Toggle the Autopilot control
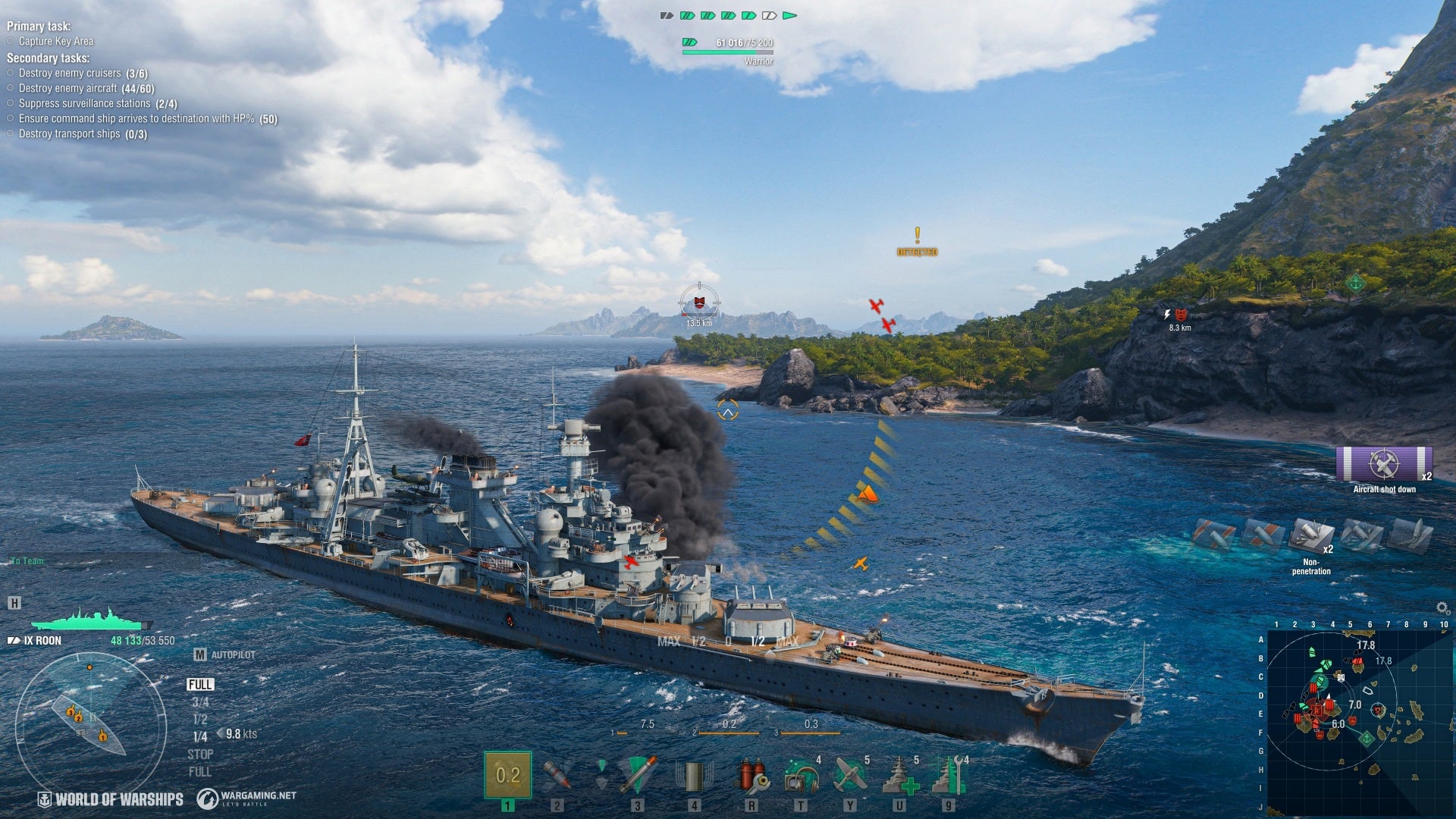This screenshot has width=1456, height=819. click(x=224, y=654)
